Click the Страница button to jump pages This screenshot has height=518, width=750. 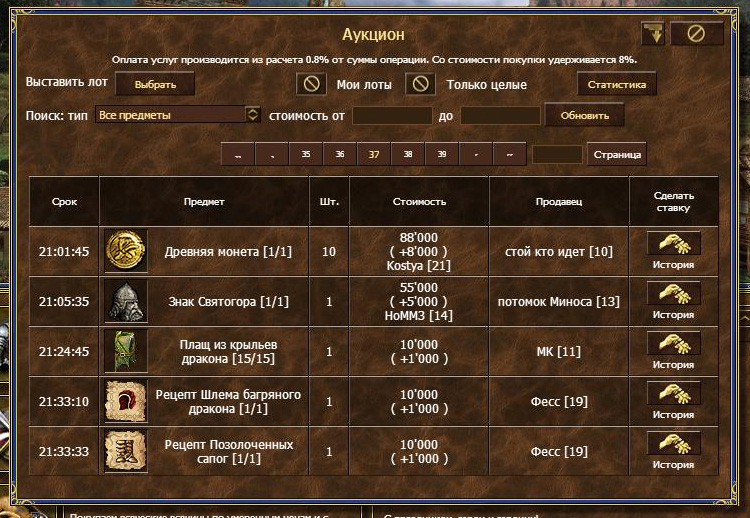point(616,155)
